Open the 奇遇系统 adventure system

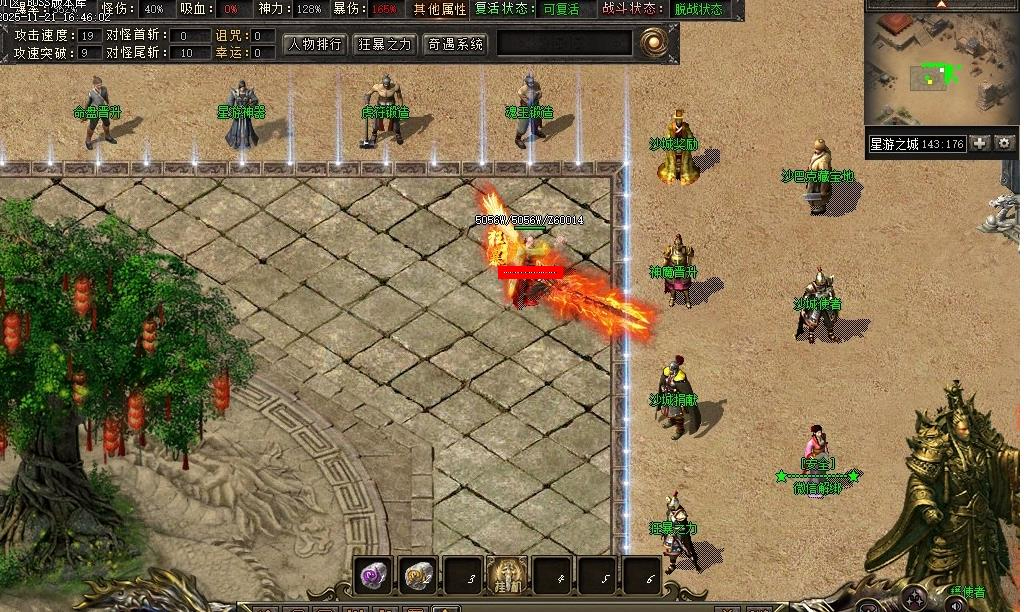pos(455,44)
